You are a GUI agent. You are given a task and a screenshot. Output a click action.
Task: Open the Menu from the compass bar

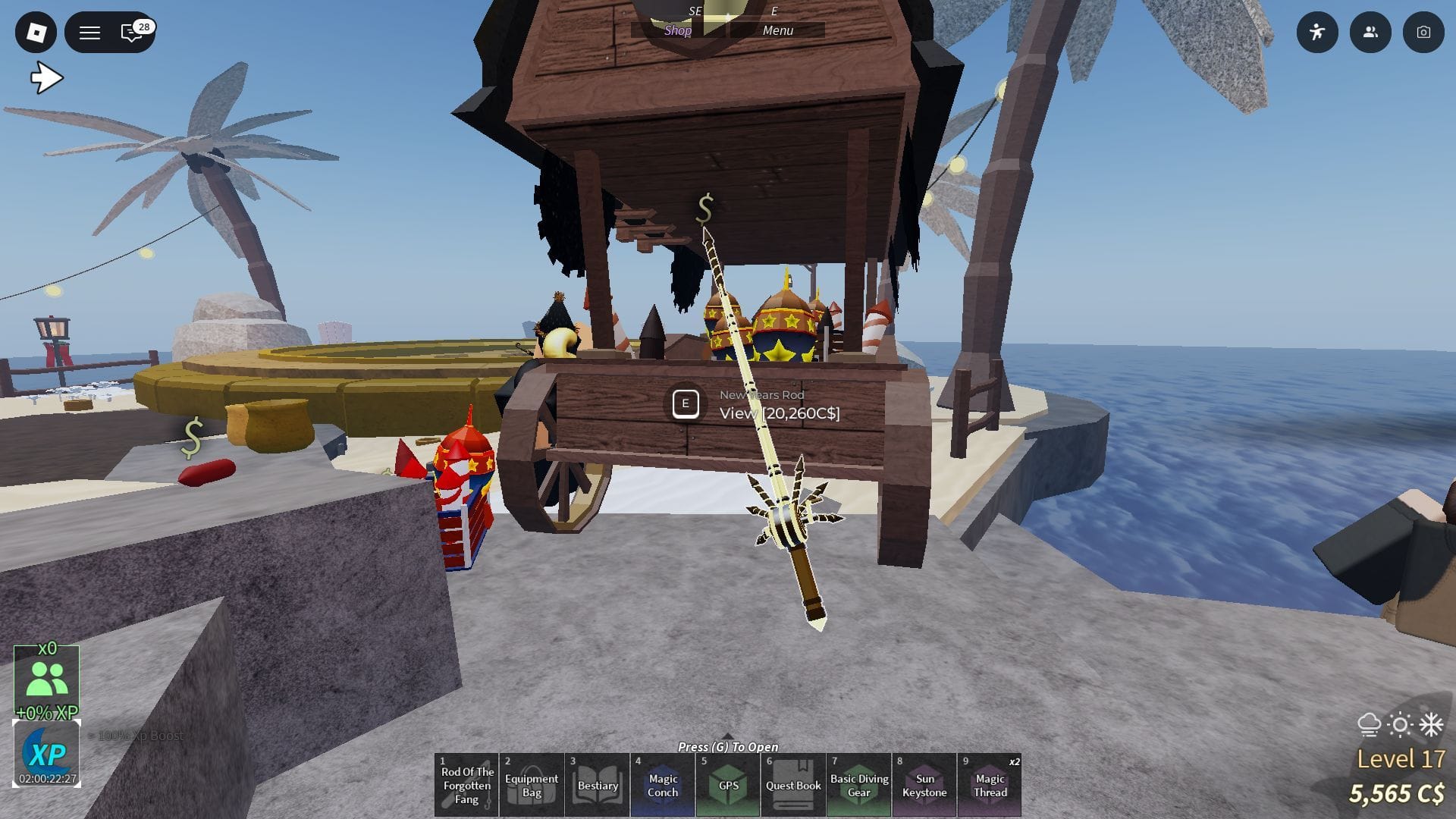click(778, 30)
